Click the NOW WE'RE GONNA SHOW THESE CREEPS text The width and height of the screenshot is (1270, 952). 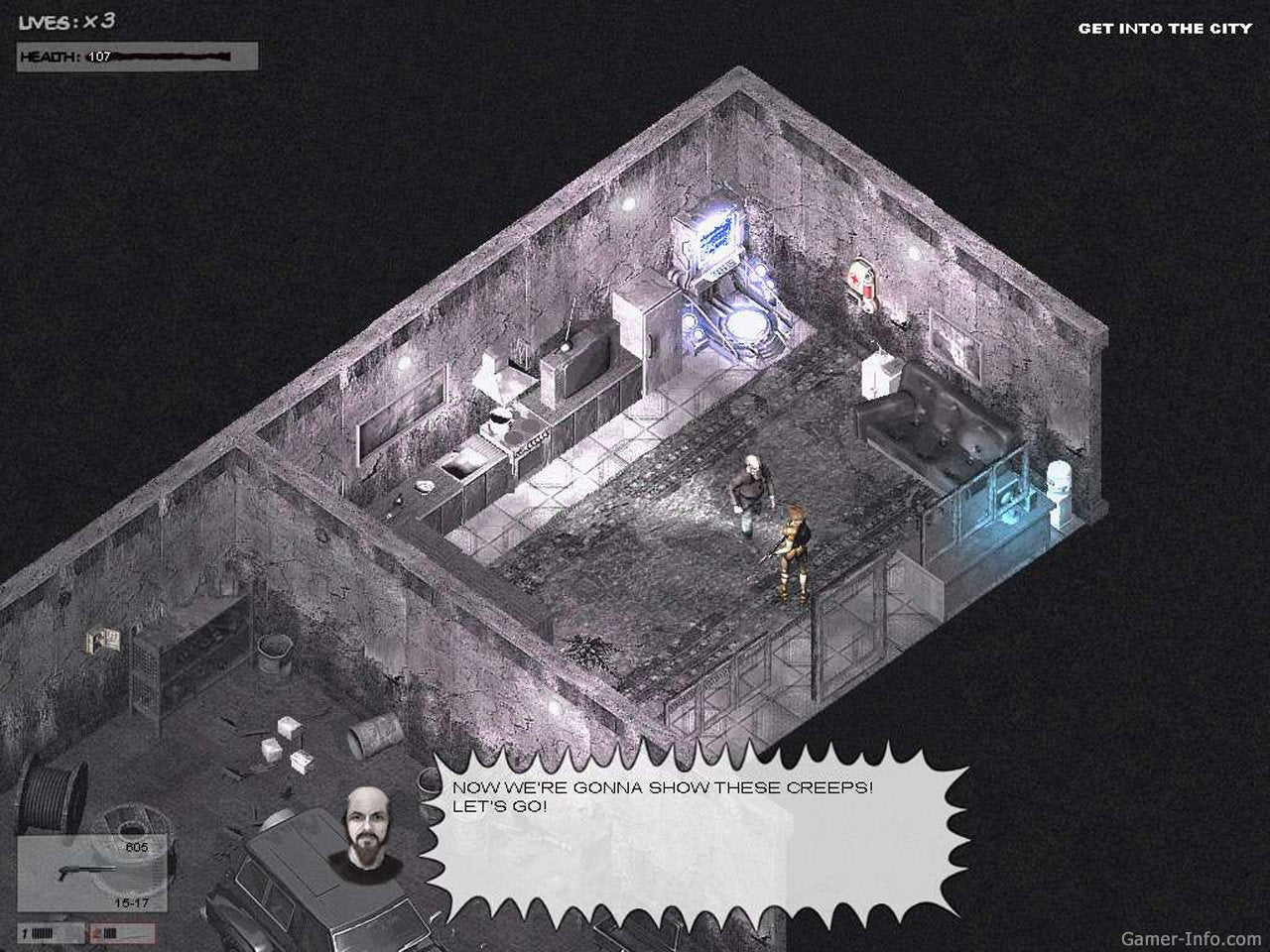click(x=663, y=788)
